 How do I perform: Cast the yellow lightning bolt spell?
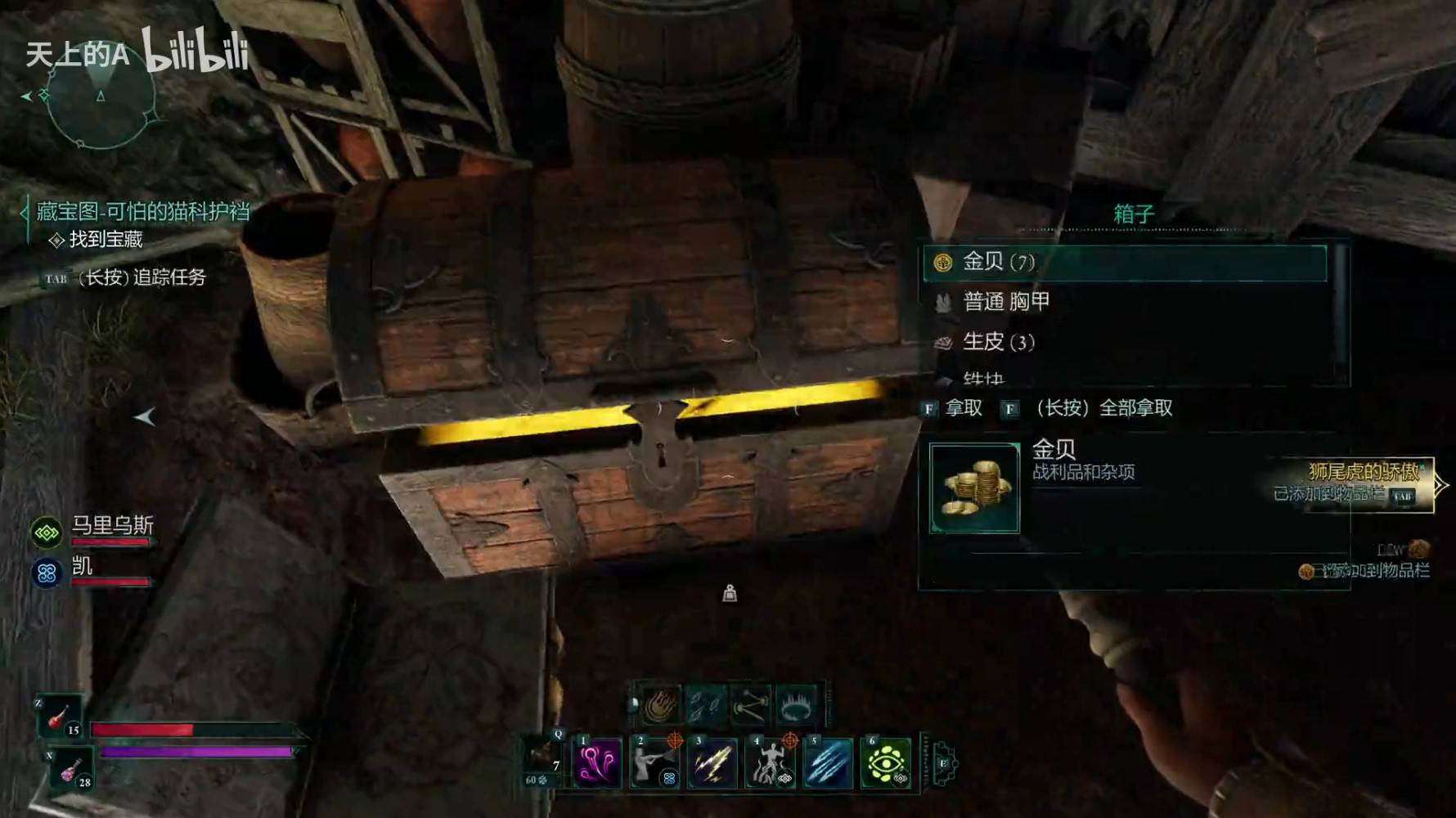point(712,763)
